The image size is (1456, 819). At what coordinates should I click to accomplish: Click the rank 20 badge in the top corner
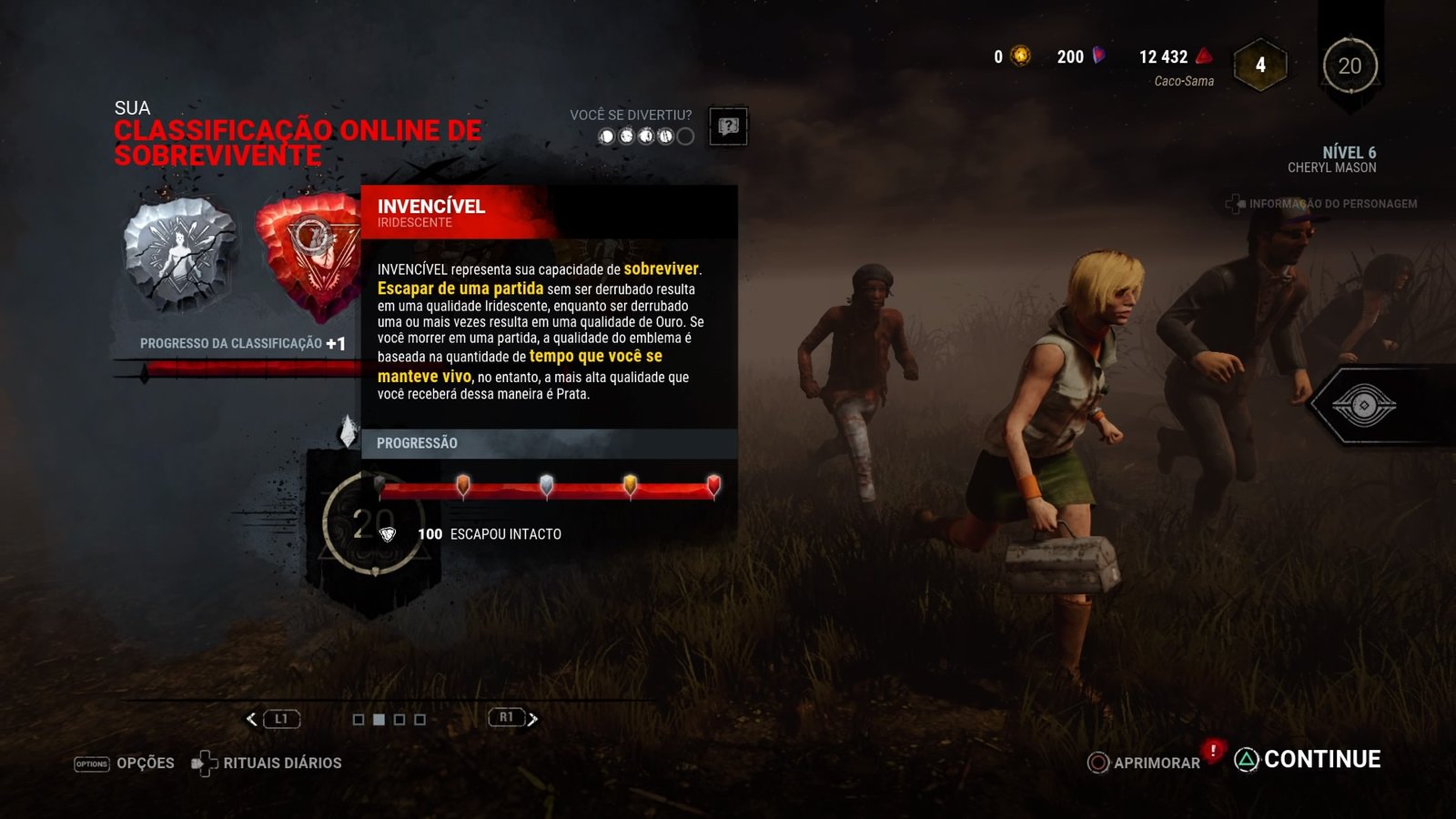[1350, 66]
